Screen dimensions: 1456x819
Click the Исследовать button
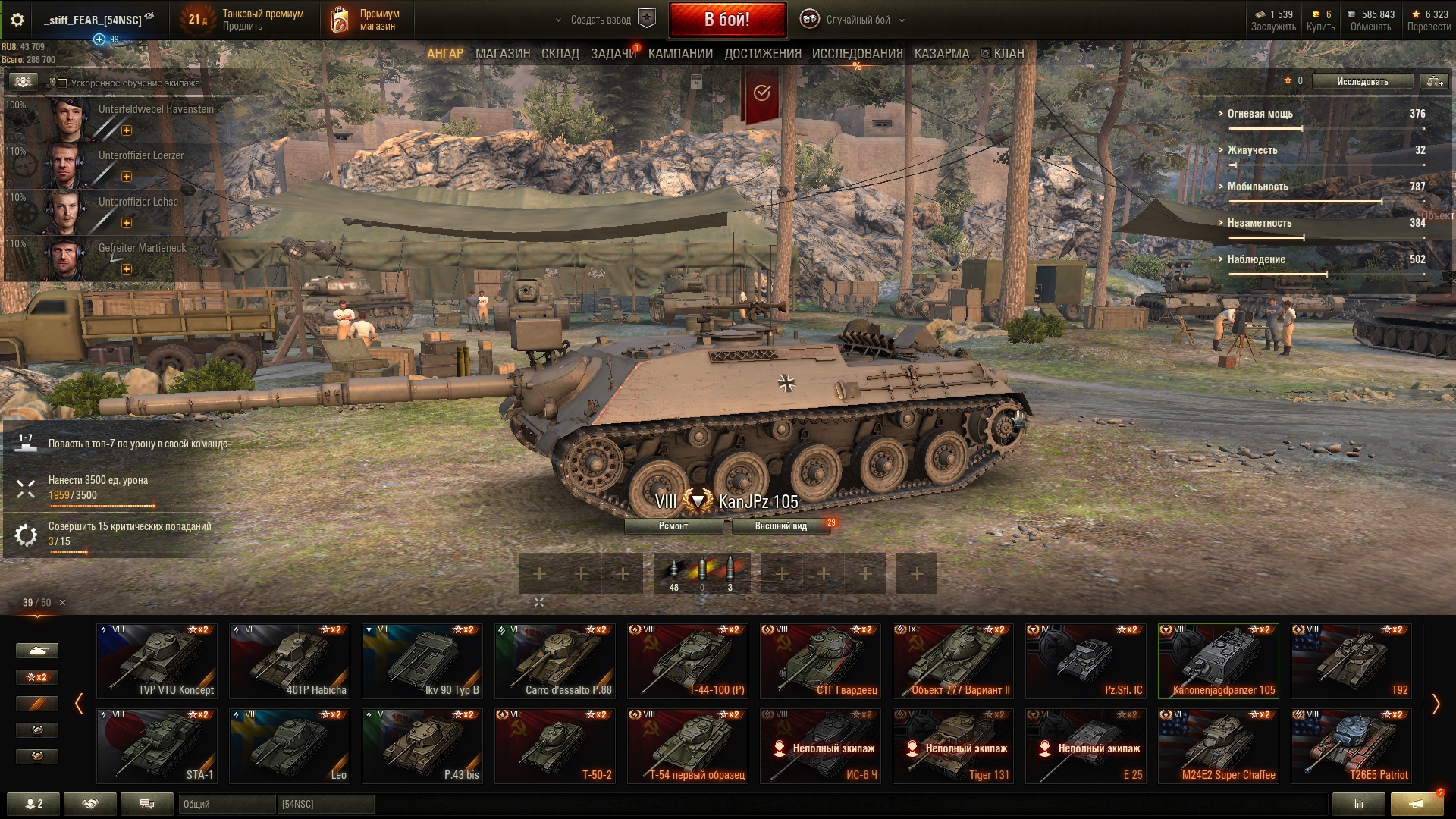pyautogui.click(x=1362, y=81)
